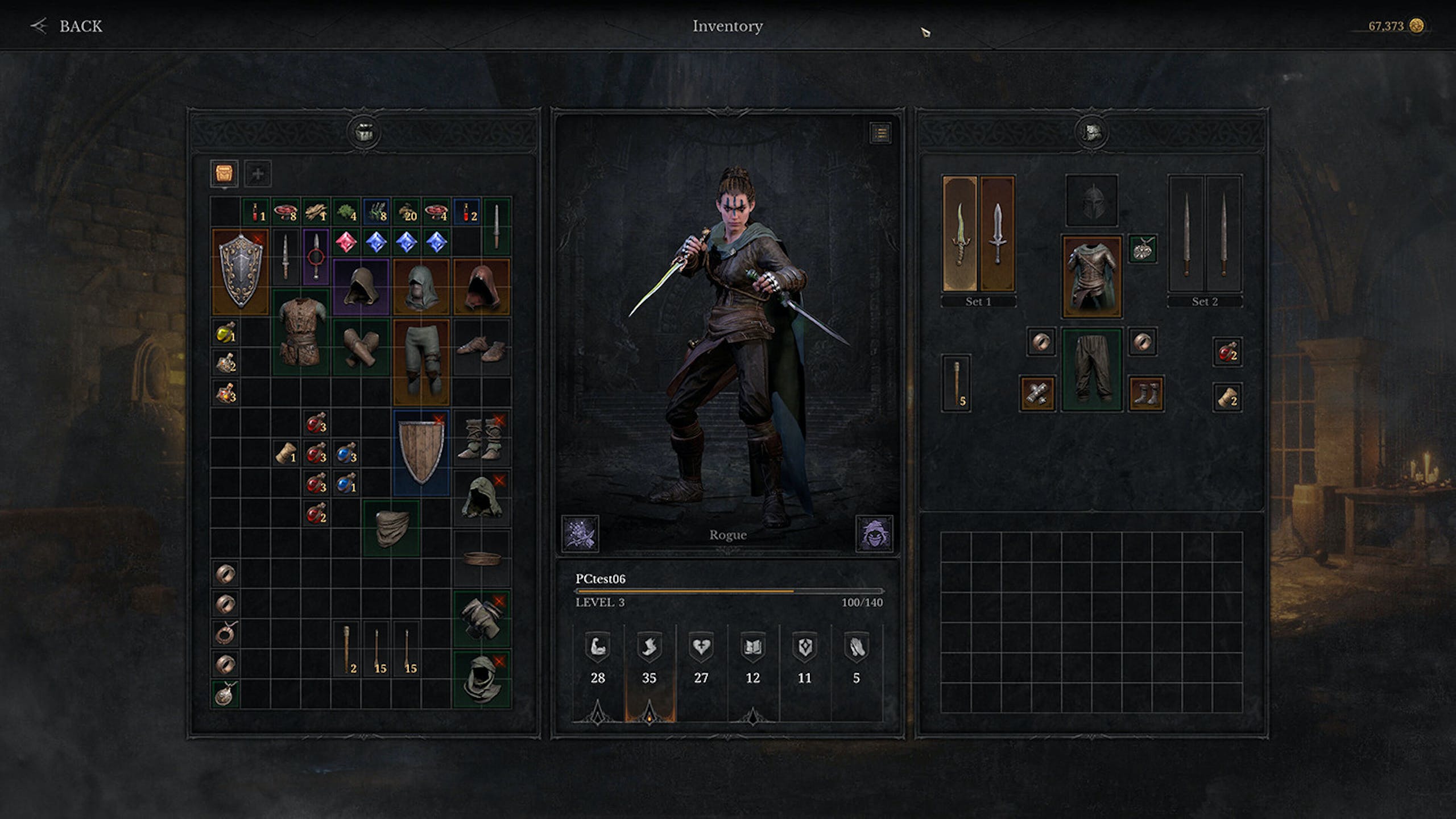Select the equipped gloves slot
This screenshot has width=1456, height=819.
(x=1037, y=393)
